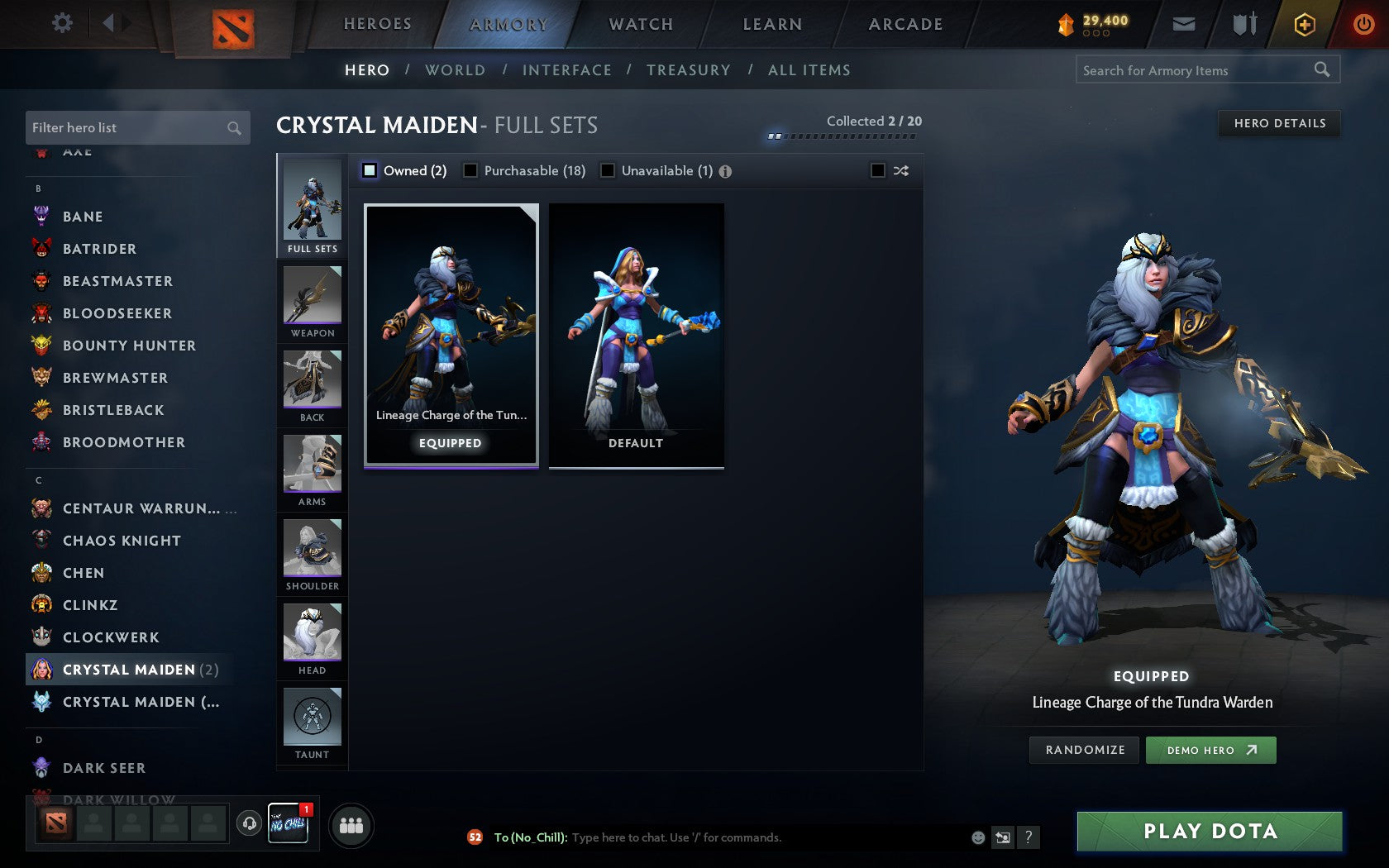This screenshot has height=868, width=1389.
Task: Open the second Crystal Maiden entry
Action: (x=132, y=701)
